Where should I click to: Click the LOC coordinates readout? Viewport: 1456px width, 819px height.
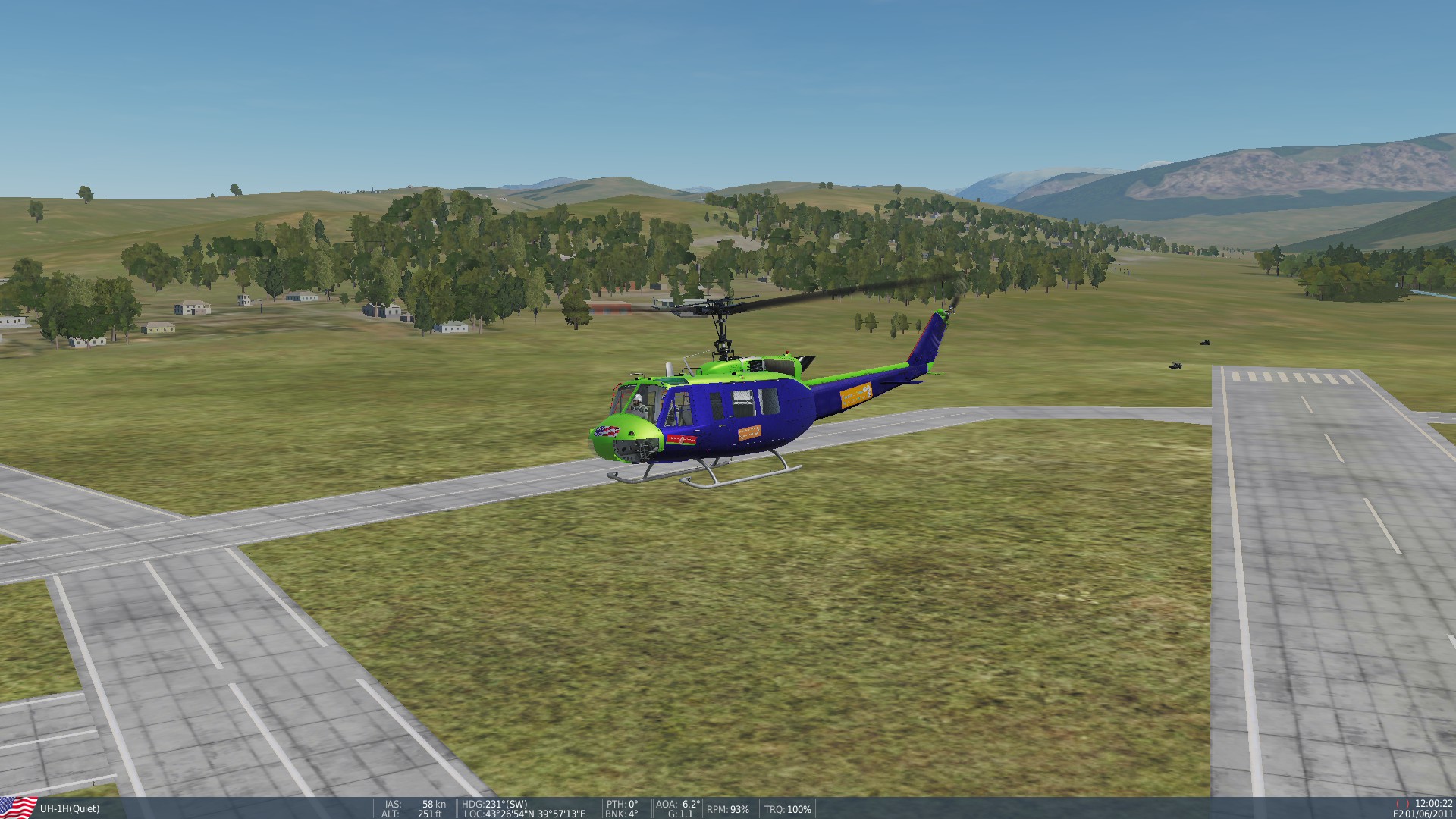tap(525, 814)
